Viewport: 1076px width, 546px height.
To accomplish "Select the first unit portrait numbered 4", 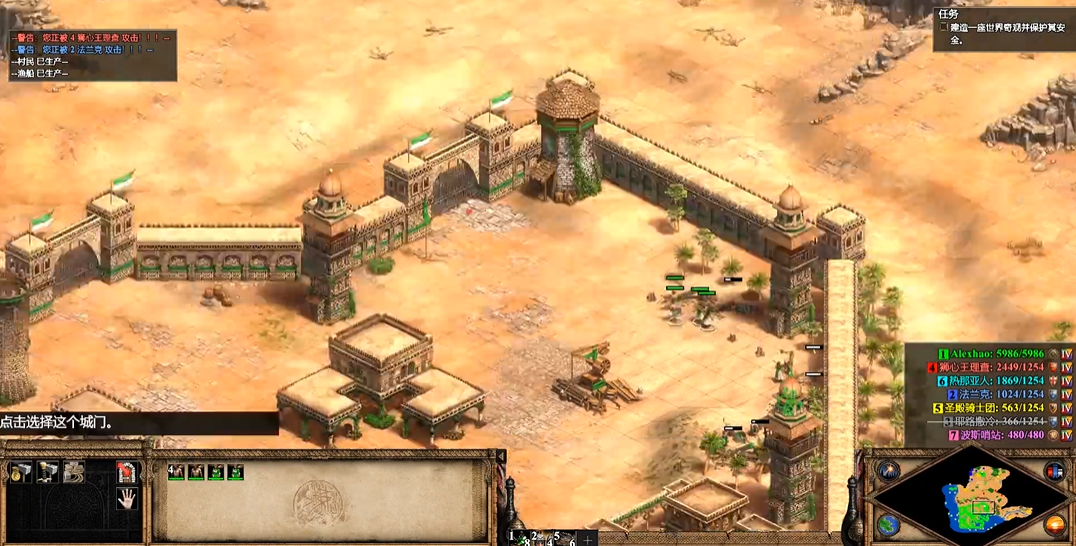I will point(177,472).
